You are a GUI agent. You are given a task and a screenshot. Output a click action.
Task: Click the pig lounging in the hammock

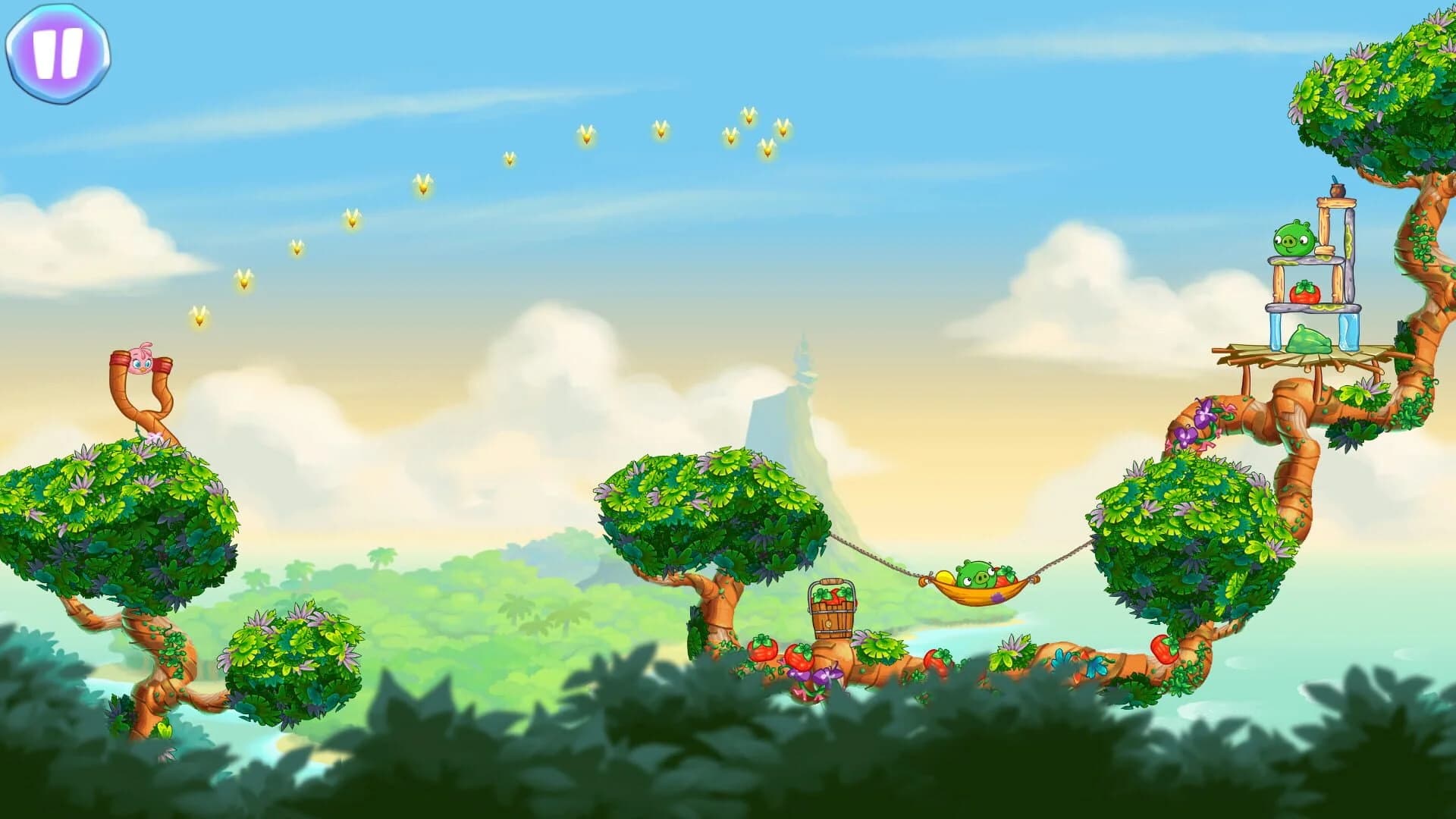pyautogui.click(x=976, y=574)
